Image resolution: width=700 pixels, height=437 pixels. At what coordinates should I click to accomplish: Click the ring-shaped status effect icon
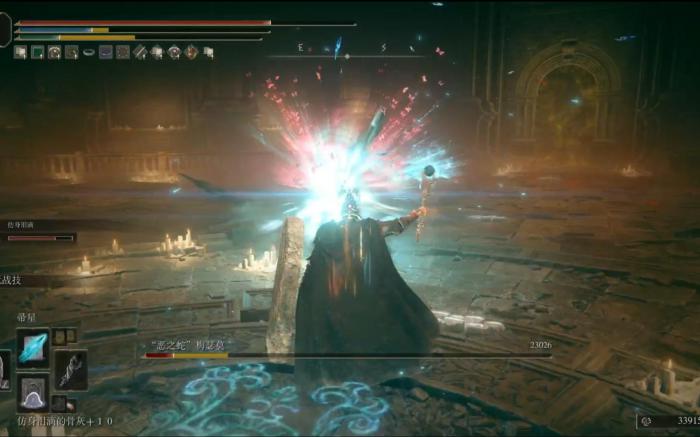click(88, 52)
